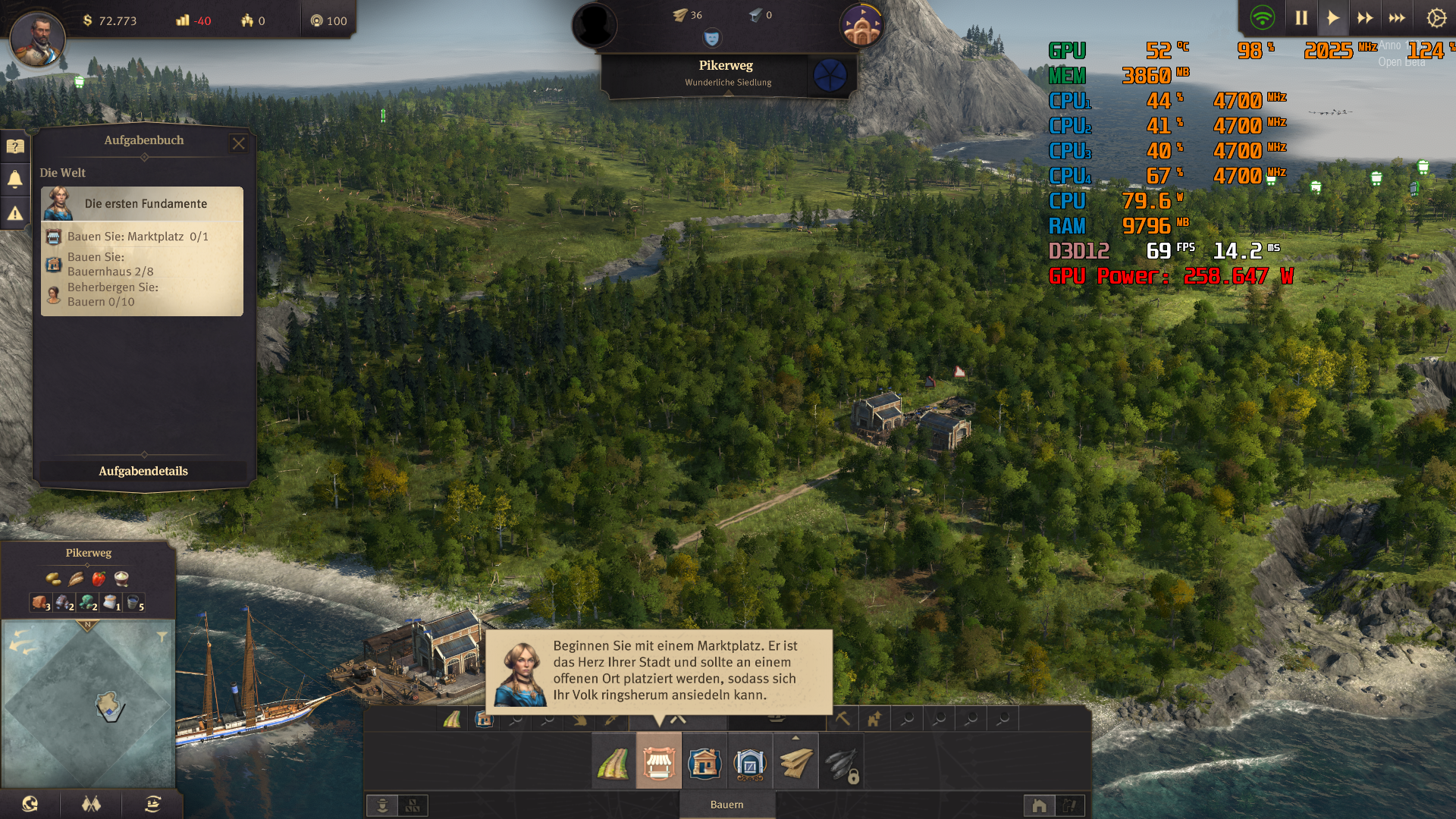1456x819 pixels.
Task: Choose the wooden planks production building
Action: pos(795,762)
